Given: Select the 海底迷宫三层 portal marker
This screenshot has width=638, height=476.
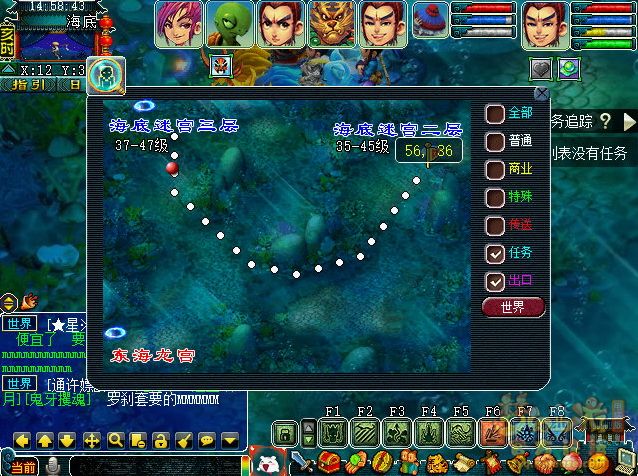Looking at the screenshot, I should pos(144,106).
